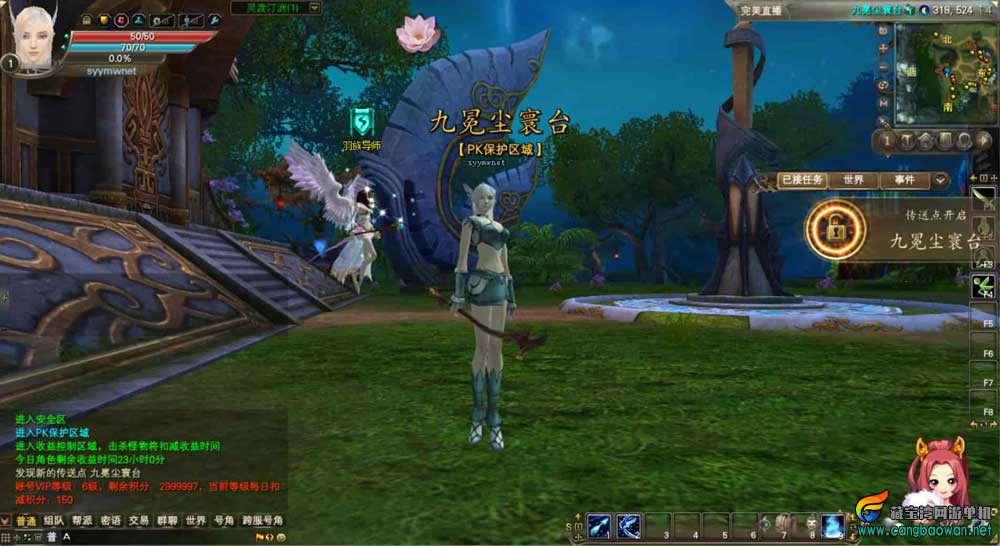The height and width of the screenshot is (546, 1000).
Task: Collapse the quest tracker with the arrow button
Action: click(x=939, y=181)
